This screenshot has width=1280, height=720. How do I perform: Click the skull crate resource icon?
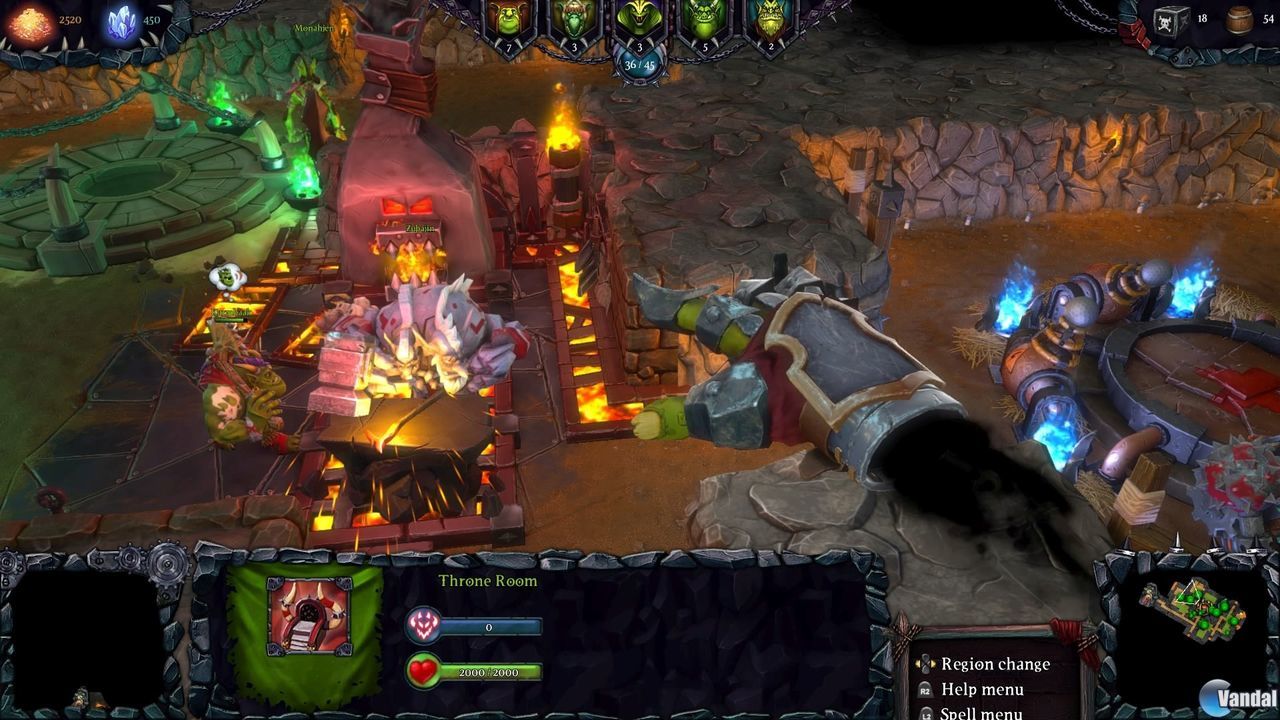(x=1168, y=22)
